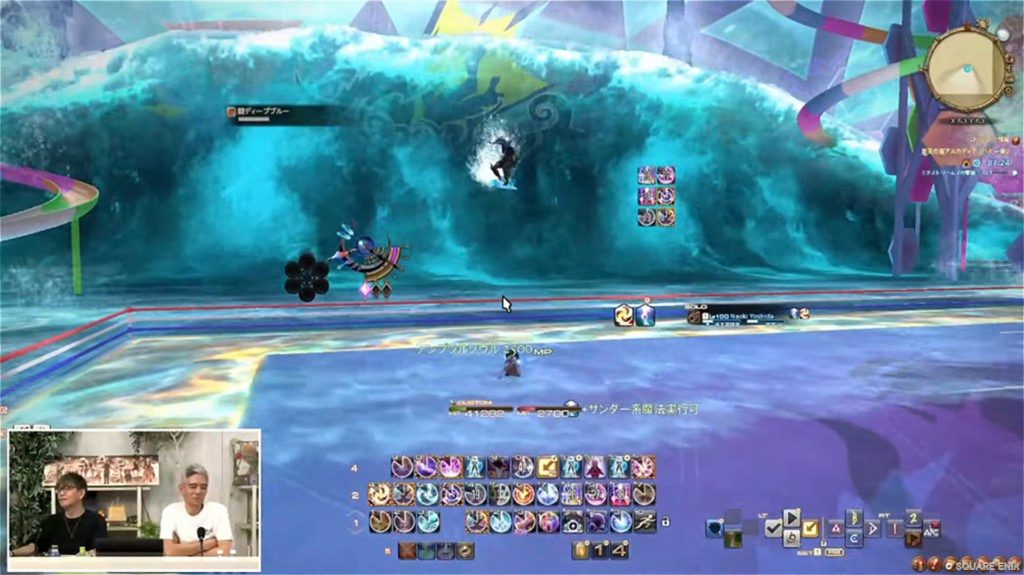The width and height of the screenshot is (1024, 575).
Task: Select the pink triangle waymark A
Action: tap(837, 528)
